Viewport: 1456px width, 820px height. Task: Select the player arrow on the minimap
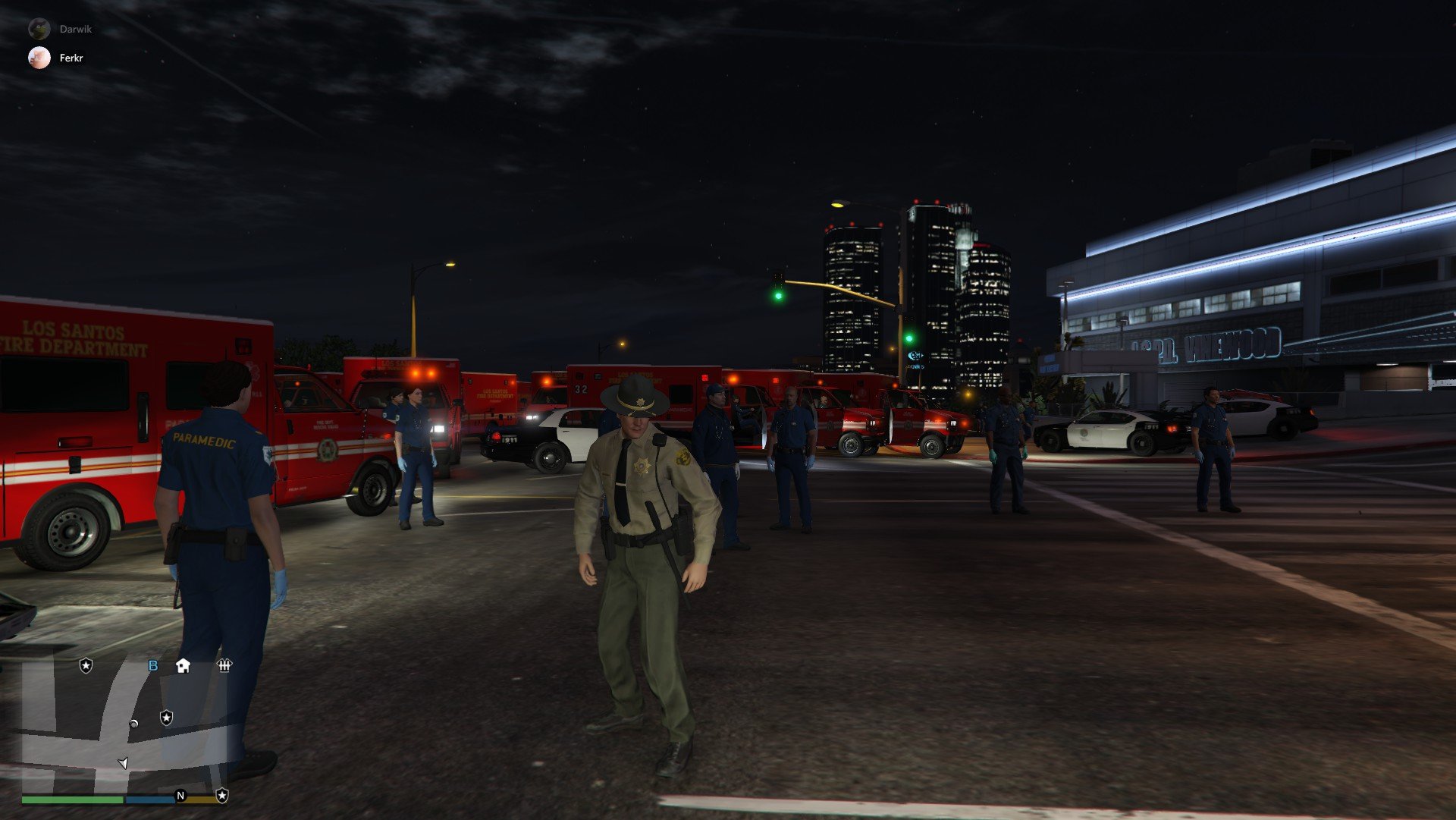click(124, 762)
